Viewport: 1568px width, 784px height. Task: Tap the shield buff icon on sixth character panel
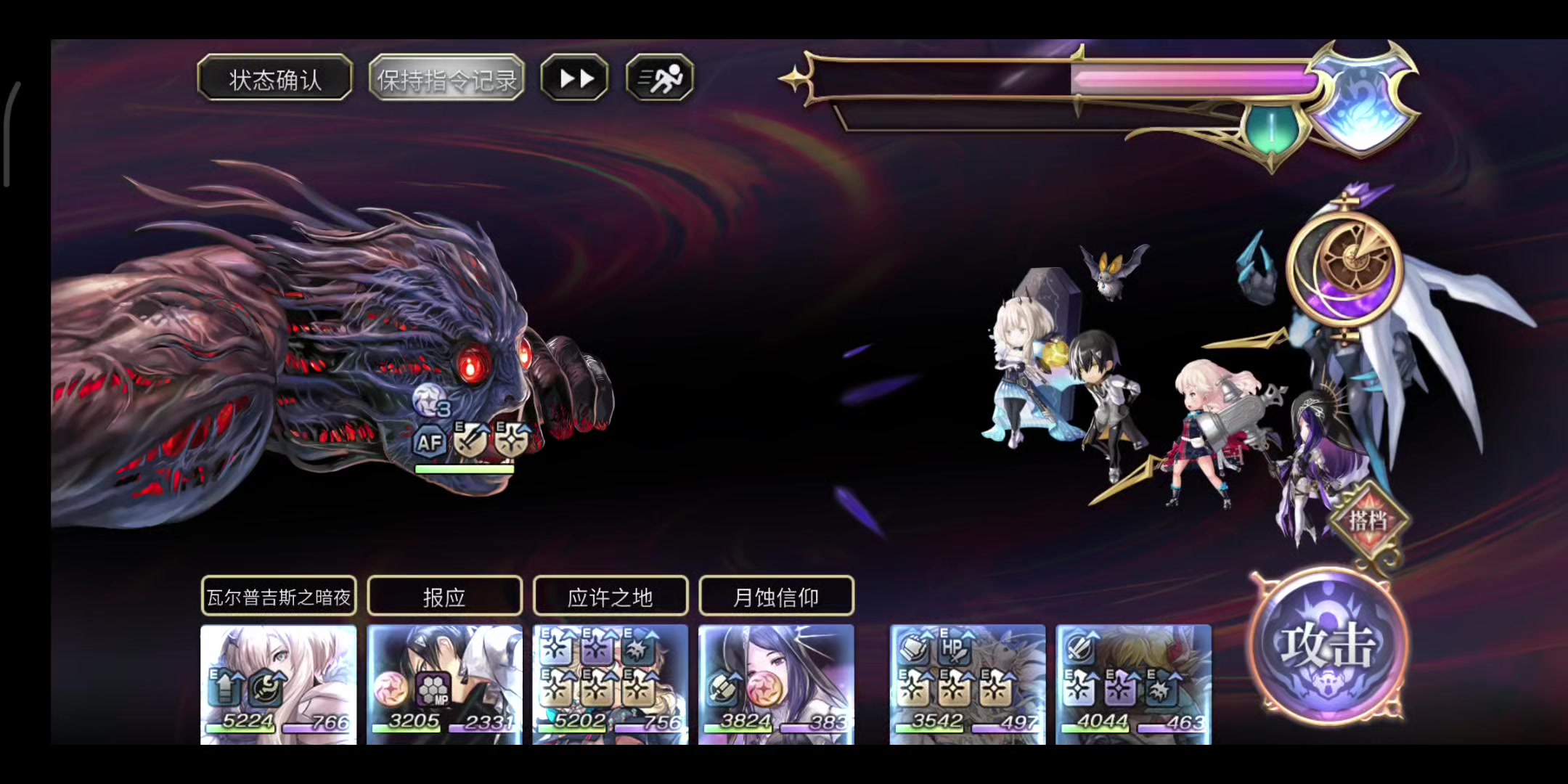(1081, 648)
